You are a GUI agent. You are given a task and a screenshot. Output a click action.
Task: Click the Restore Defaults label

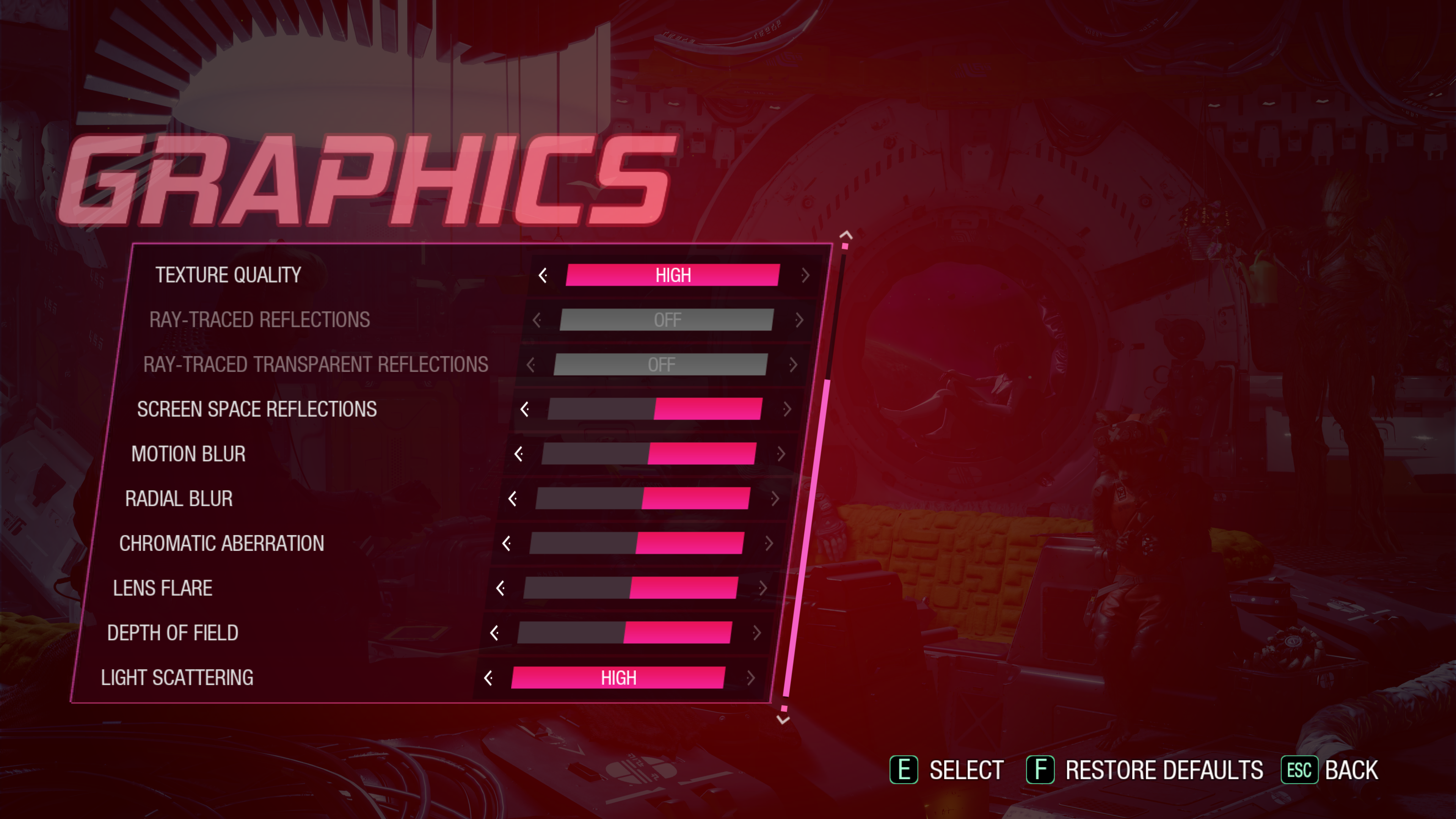coord(1164,770)
